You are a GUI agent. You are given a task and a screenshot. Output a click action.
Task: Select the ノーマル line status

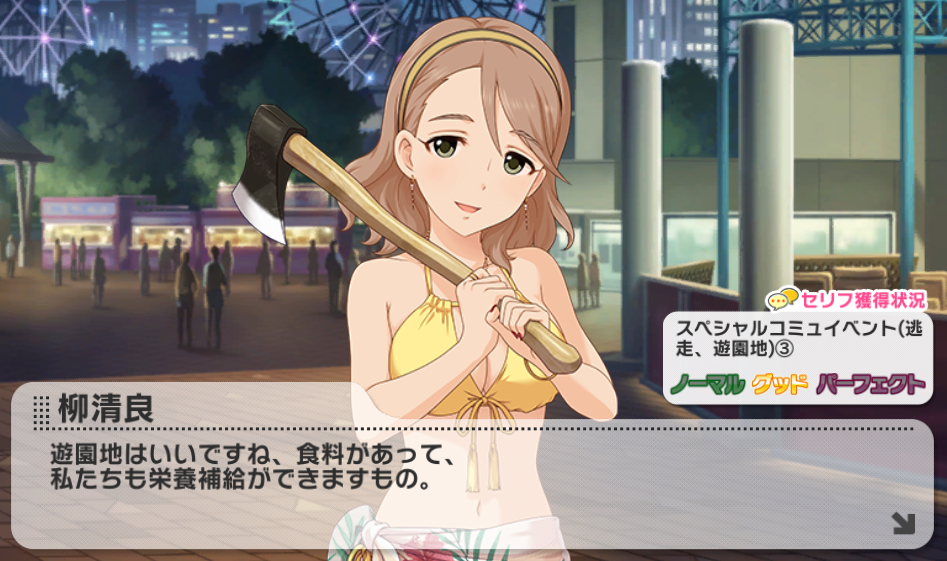[707, 384]
